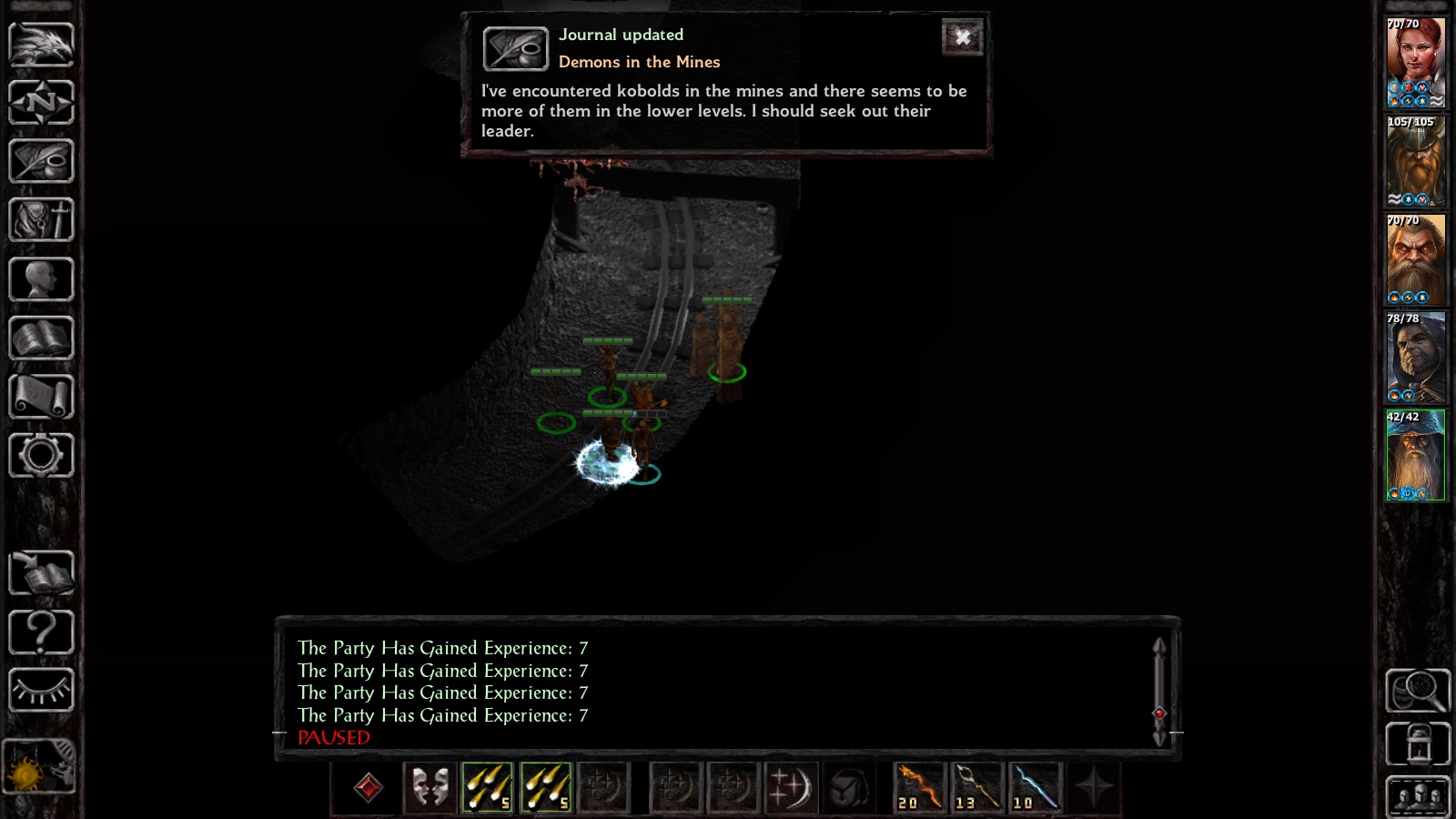Open the mage spellbook
The image size is (1456, 819).
click(41, 339)
